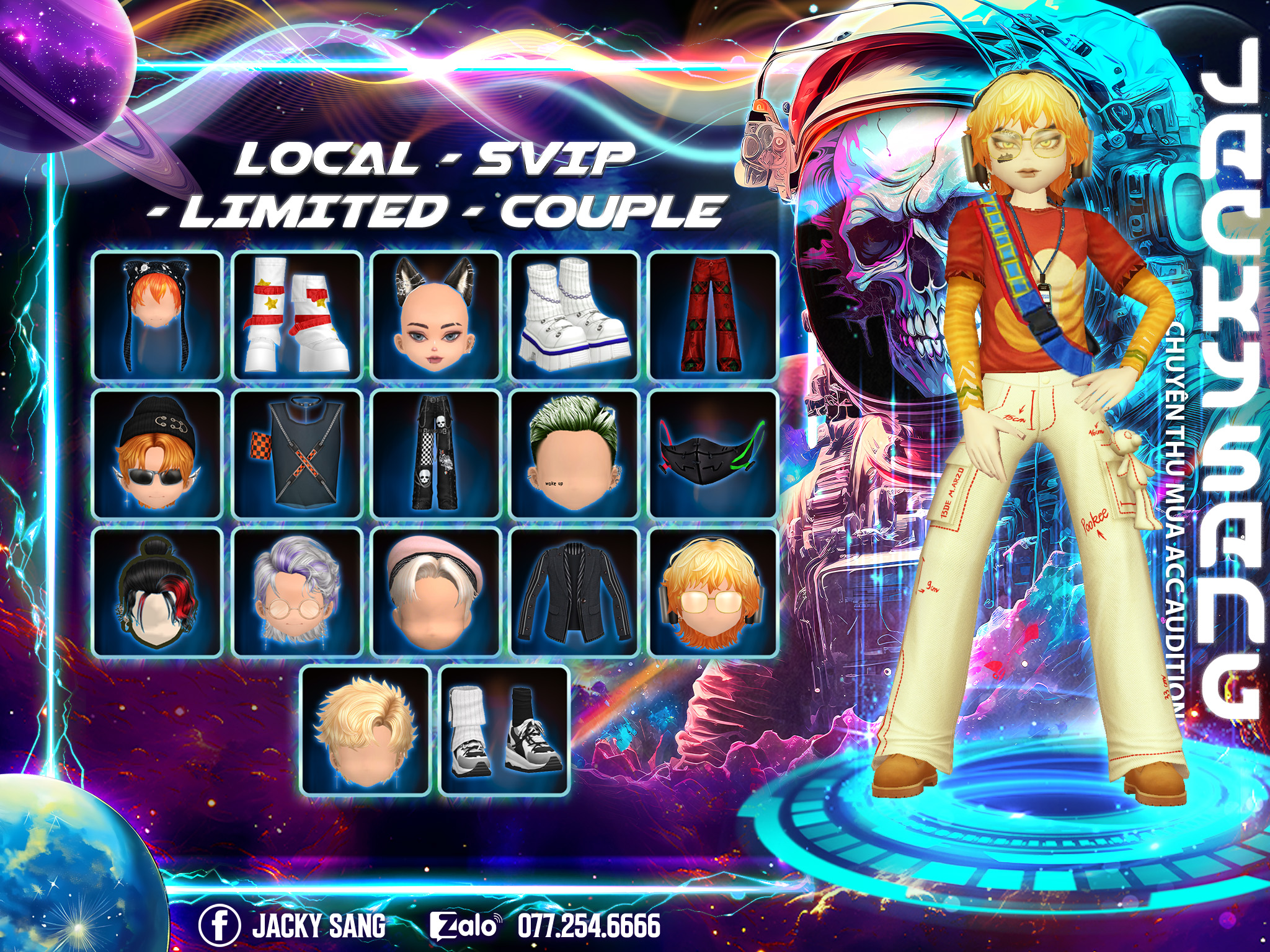Viewport: 1270px width, 952px height.
Task: Choose the red plaid pants tile
Action: [713, 315]
